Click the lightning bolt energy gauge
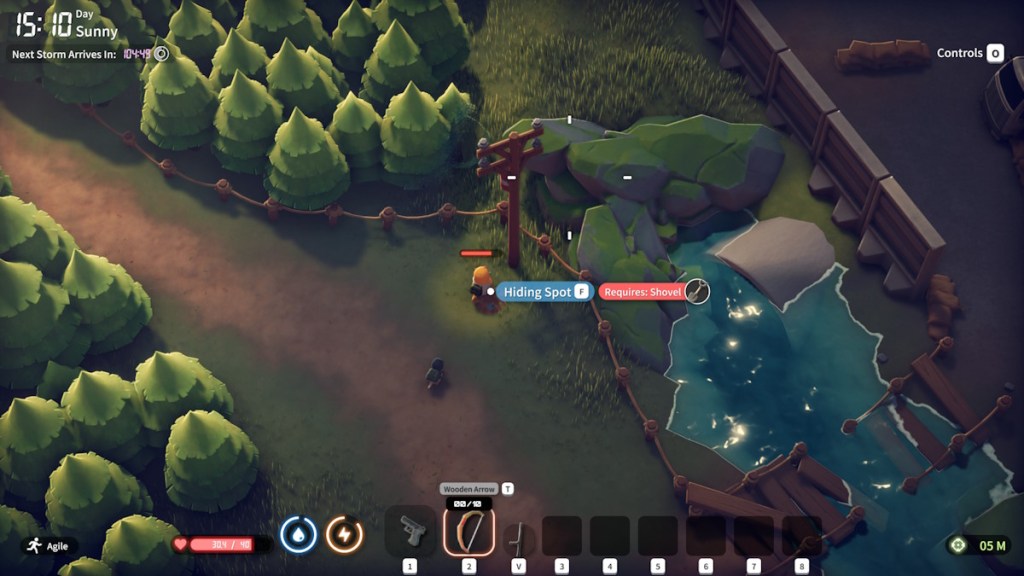 click(x=344, y=534)
